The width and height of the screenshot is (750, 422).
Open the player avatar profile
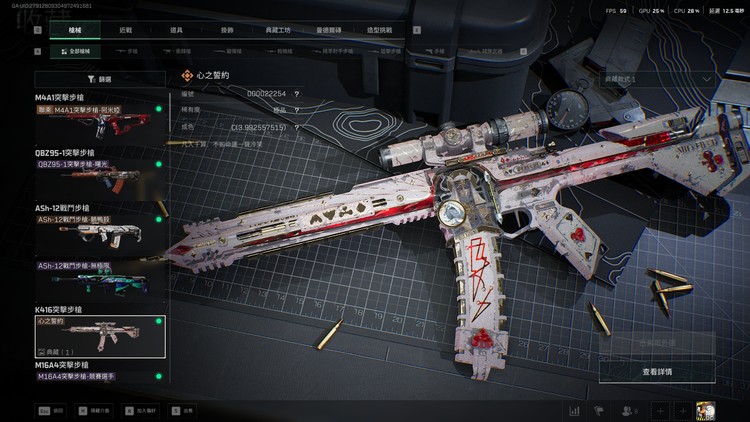tap(707, 410)
